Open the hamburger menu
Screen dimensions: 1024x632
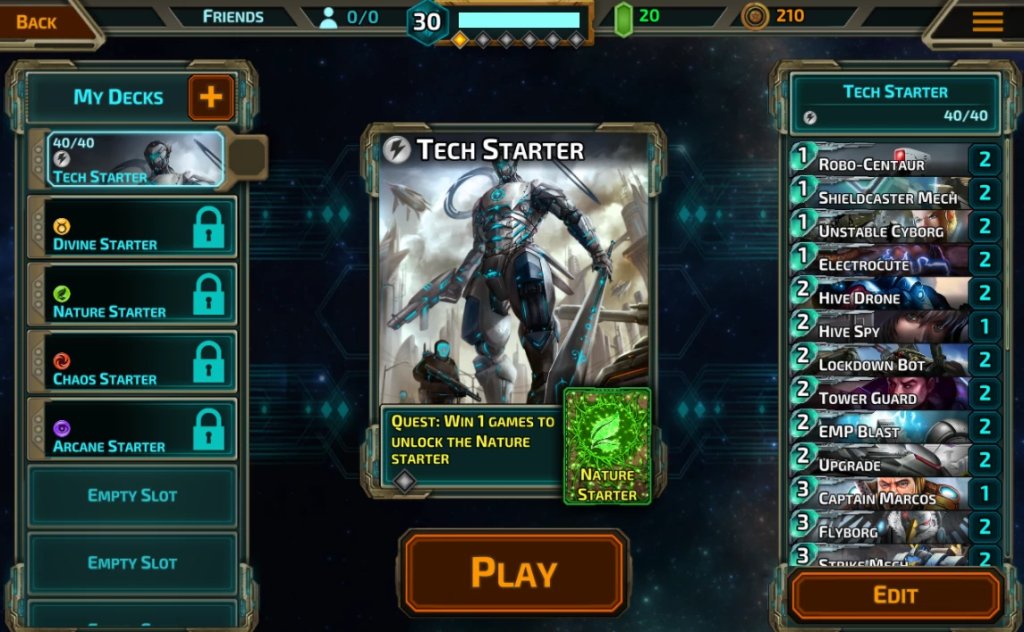pos(987,21)
